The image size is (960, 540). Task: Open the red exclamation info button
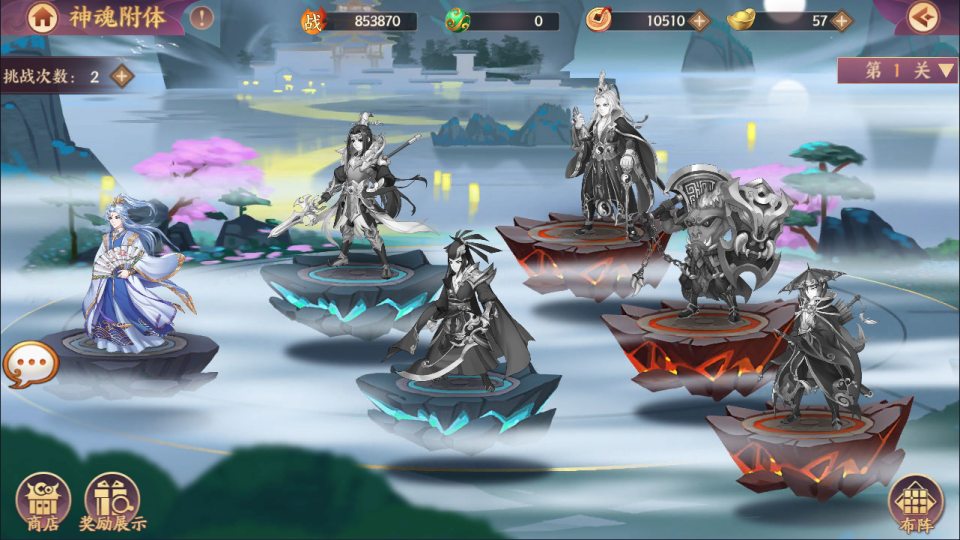point(201,17)
